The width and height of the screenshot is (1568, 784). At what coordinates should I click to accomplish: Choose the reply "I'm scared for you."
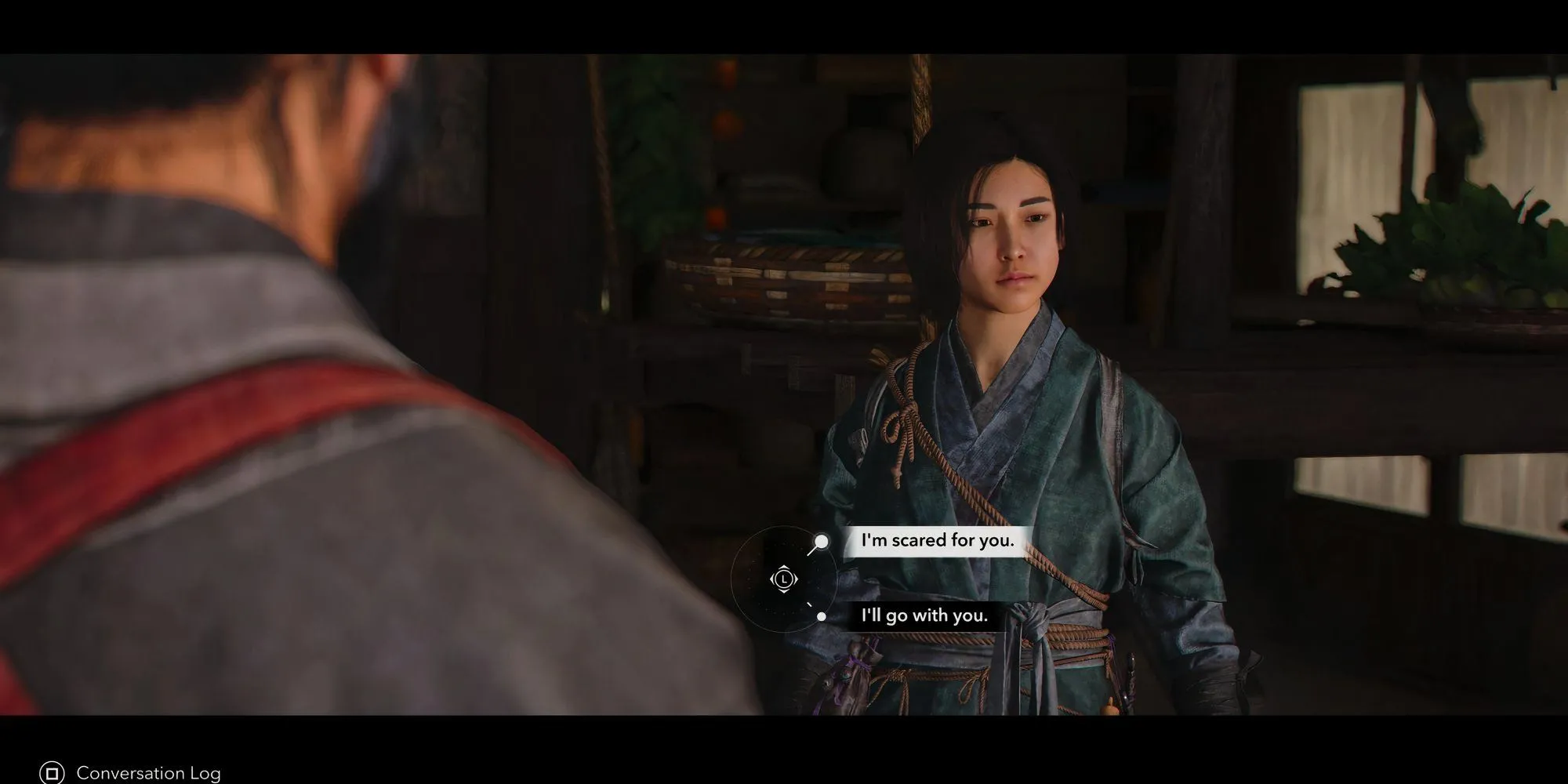click(937, 541)
